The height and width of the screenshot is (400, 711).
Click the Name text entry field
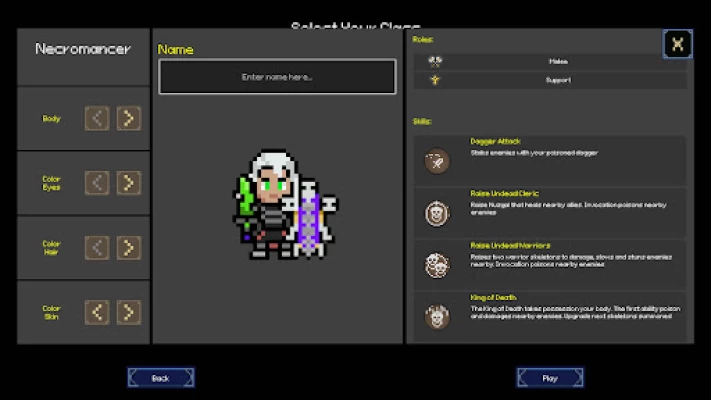277,77
